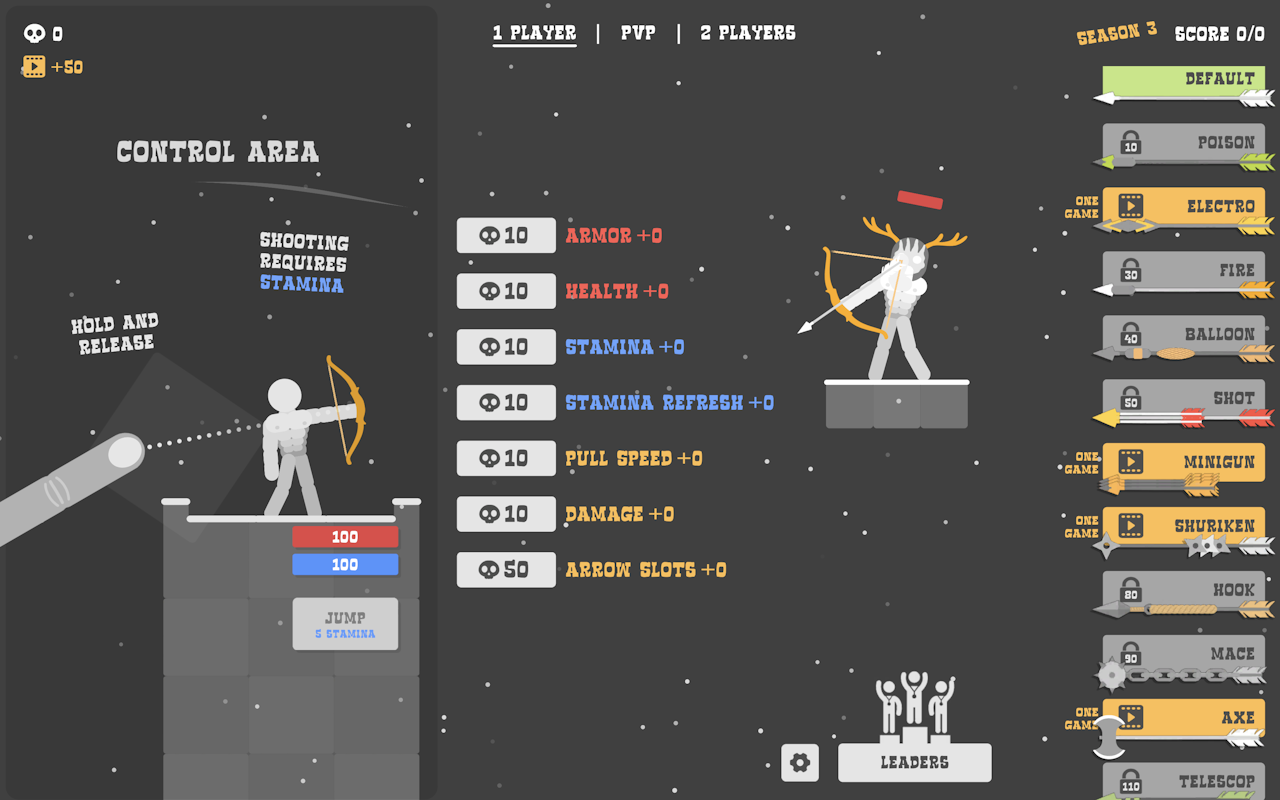Buy the Armor upgrade for 10 skulls

pyautogui.click(x=506, y=236)
